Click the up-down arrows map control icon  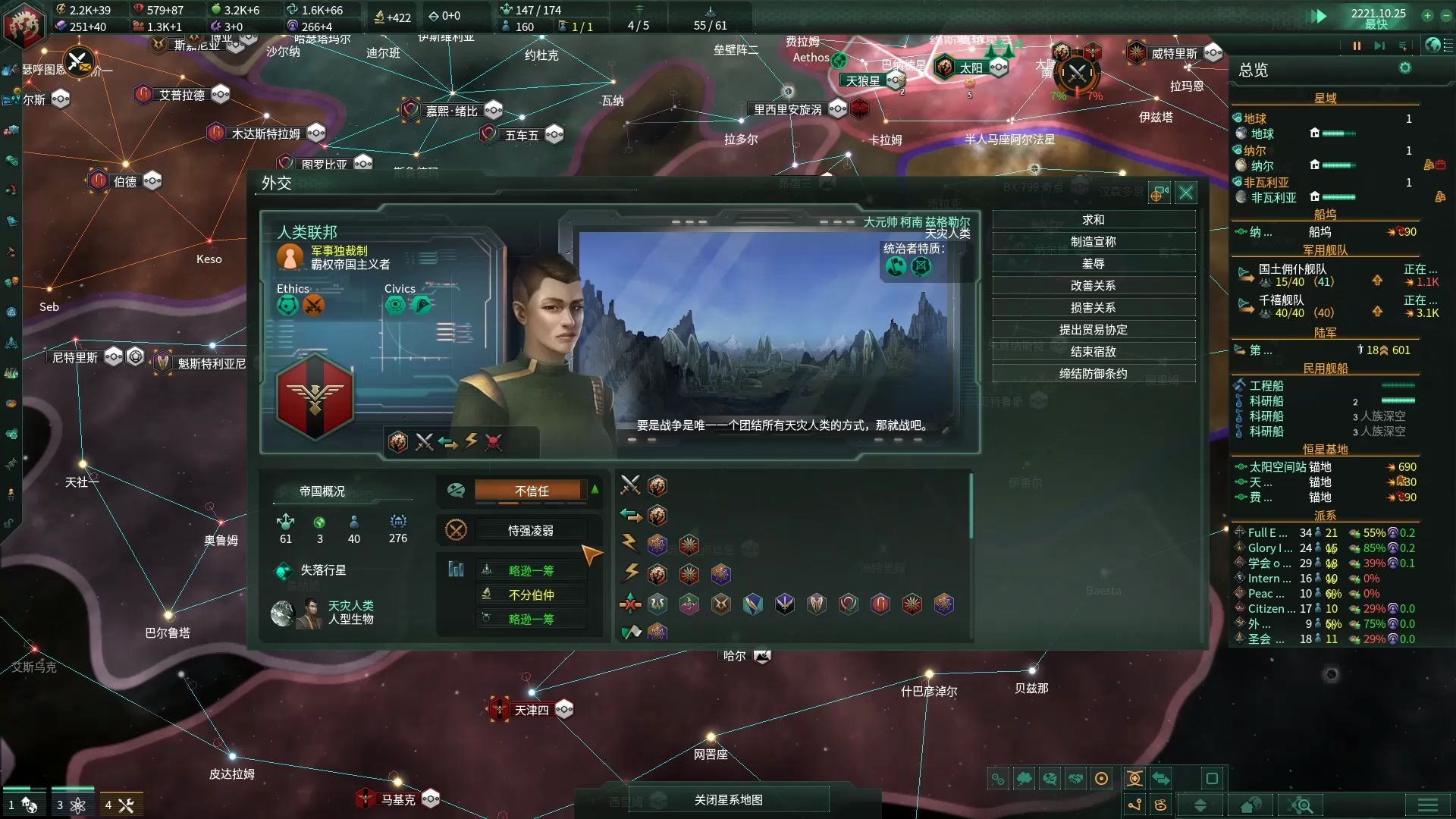click(1202, 805)
